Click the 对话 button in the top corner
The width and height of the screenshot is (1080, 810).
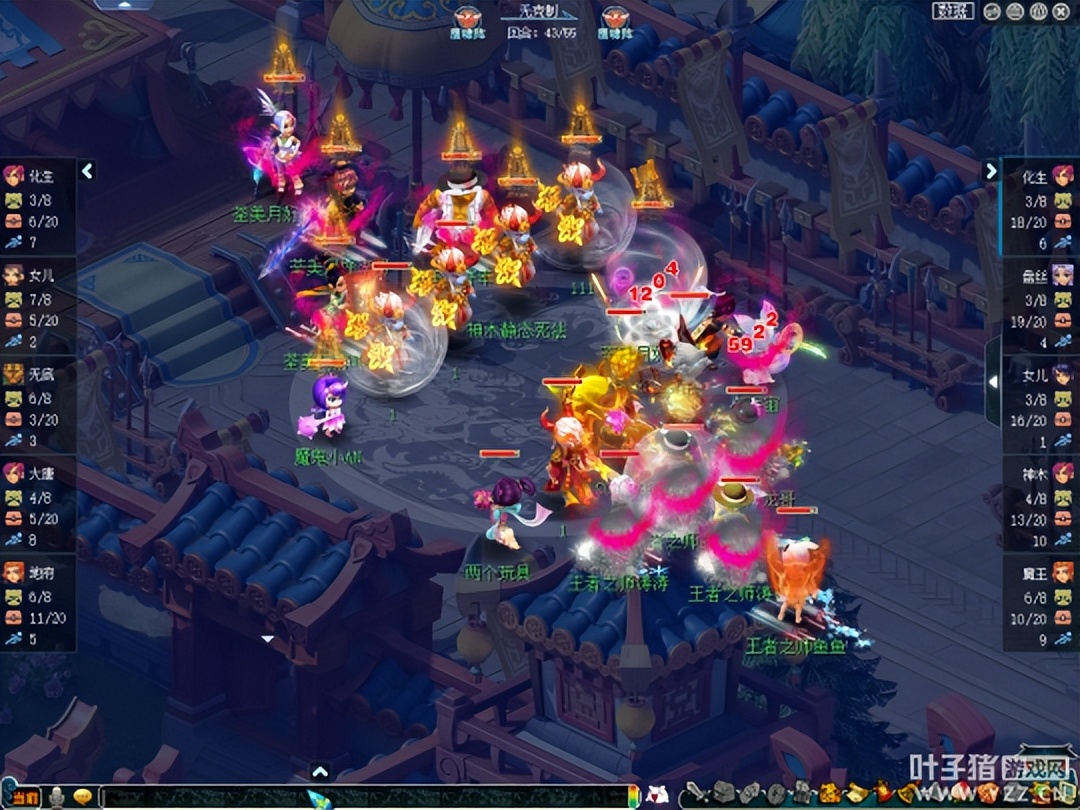953,11
